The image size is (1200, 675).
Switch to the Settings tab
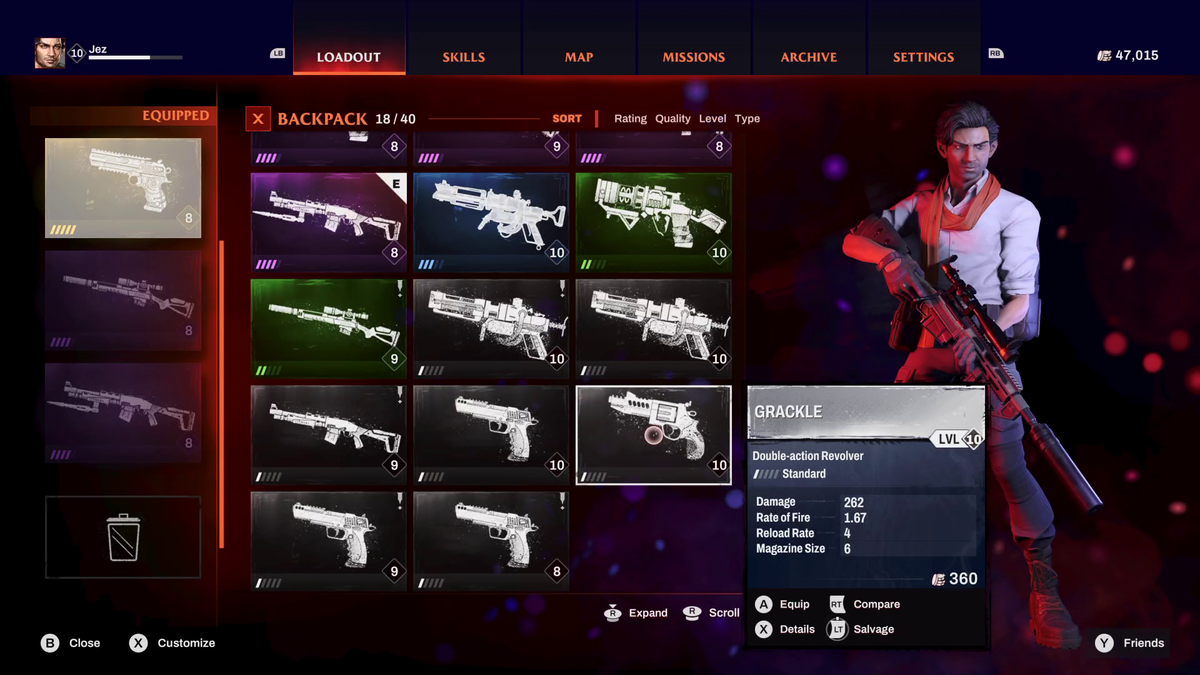pos(923,57)
